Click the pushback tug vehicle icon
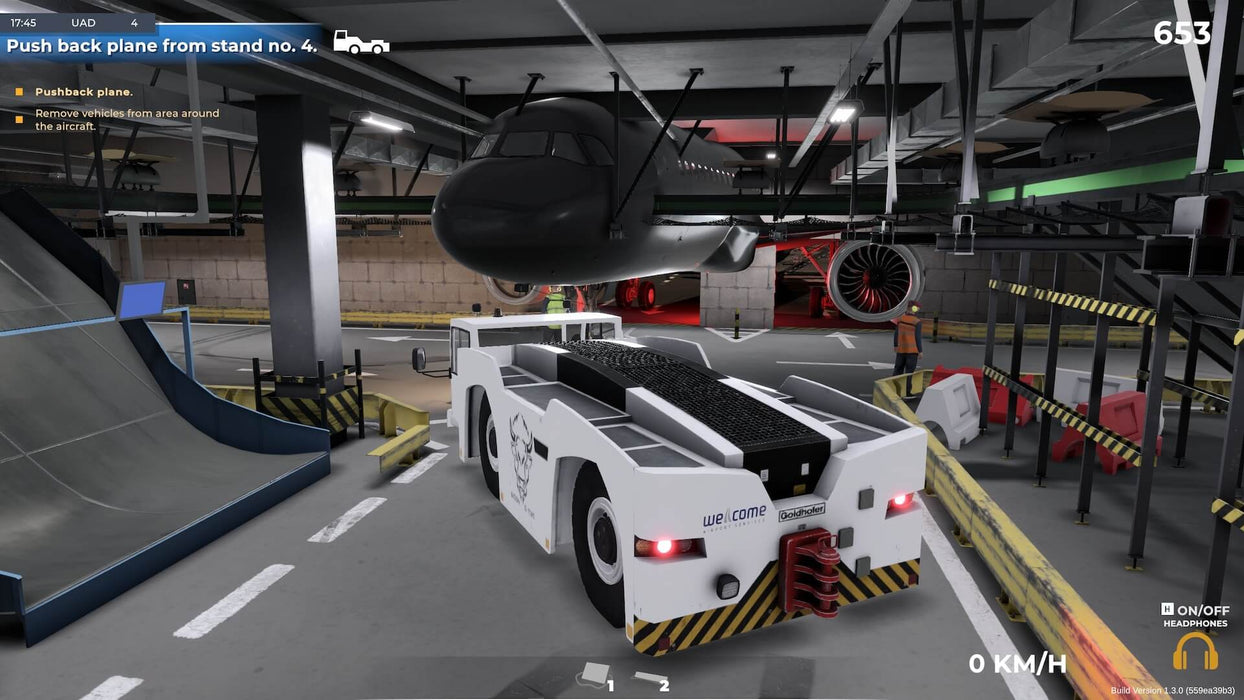The image size is (1244, 700). tap(360, 42)
